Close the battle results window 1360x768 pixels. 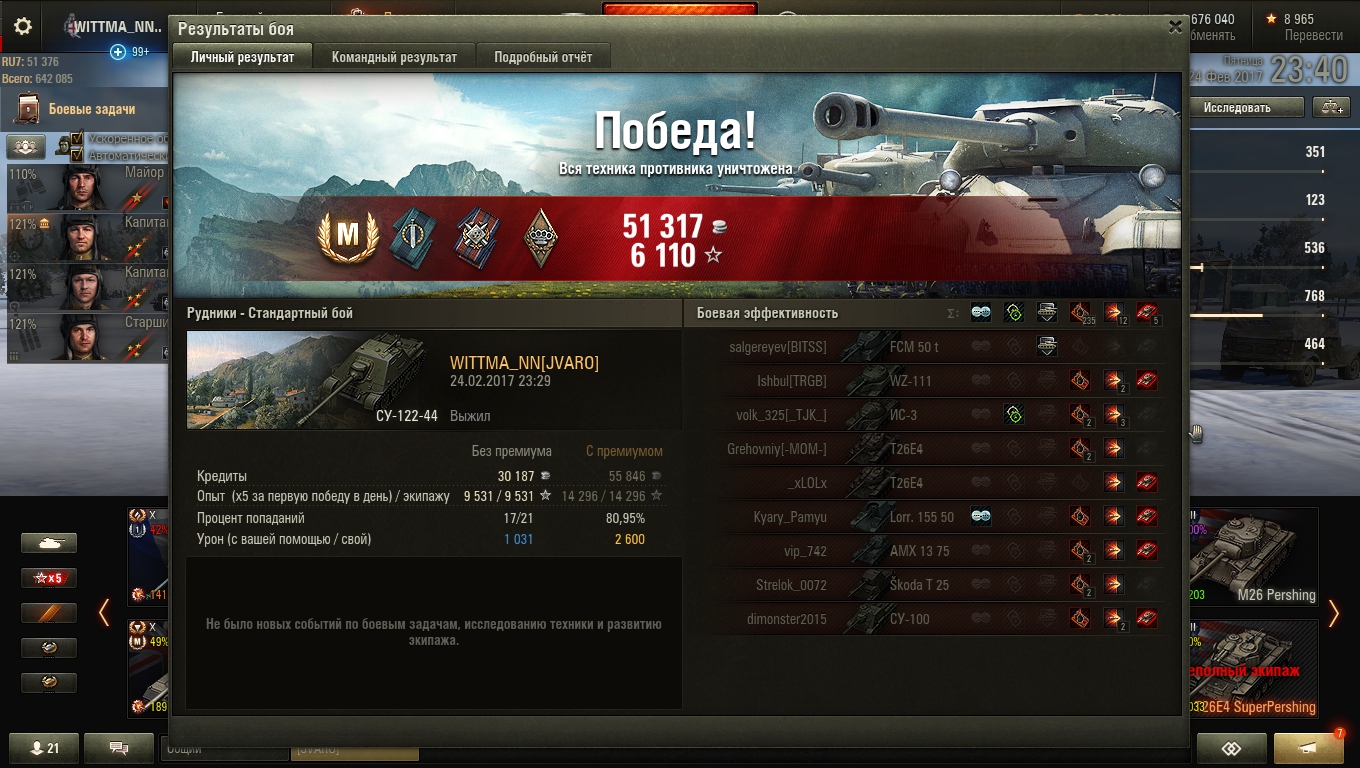tap(1175, 28)
